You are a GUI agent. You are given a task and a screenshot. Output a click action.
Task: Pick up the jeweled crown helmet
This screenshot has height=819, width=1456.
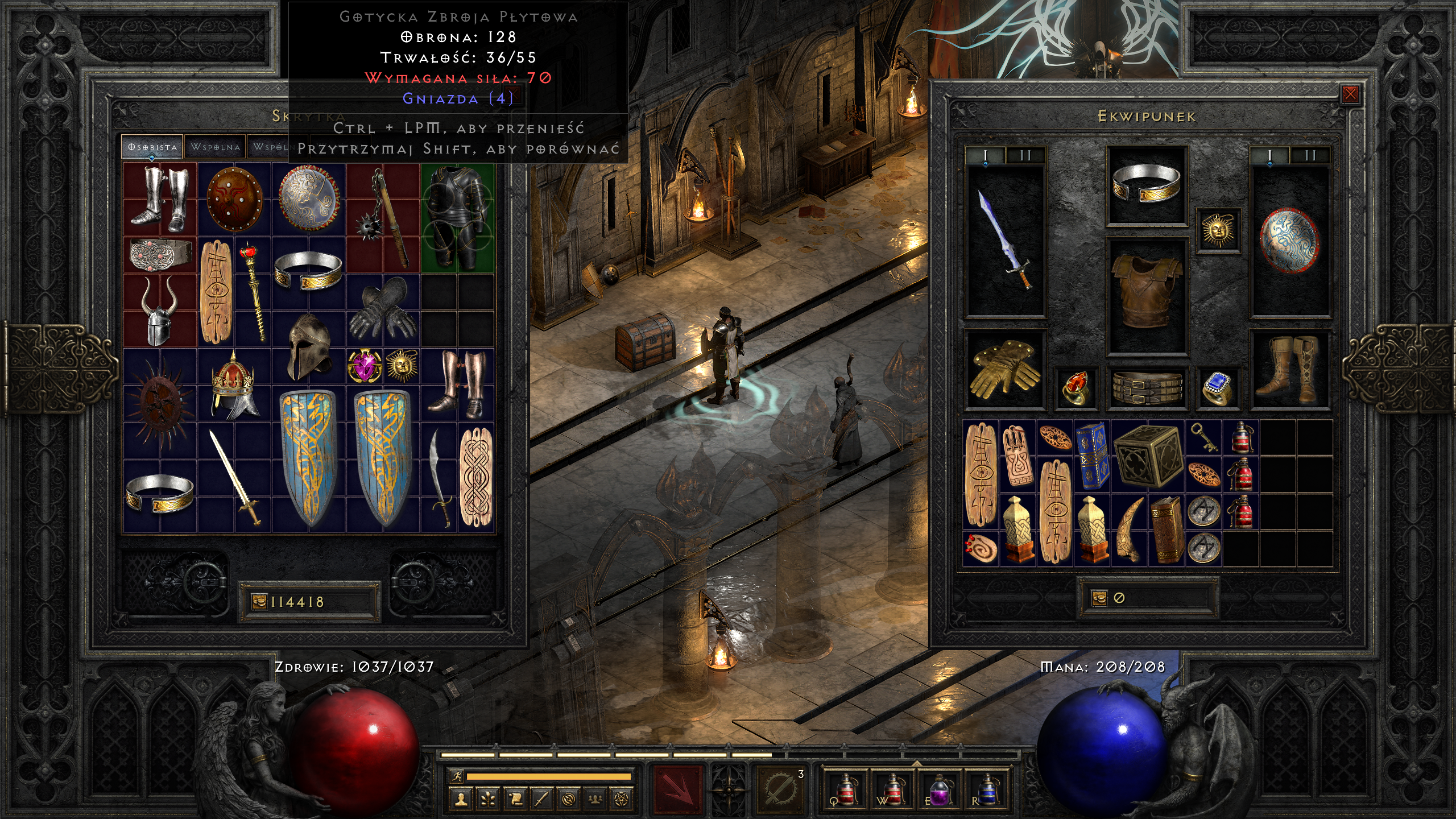[233, 386]
